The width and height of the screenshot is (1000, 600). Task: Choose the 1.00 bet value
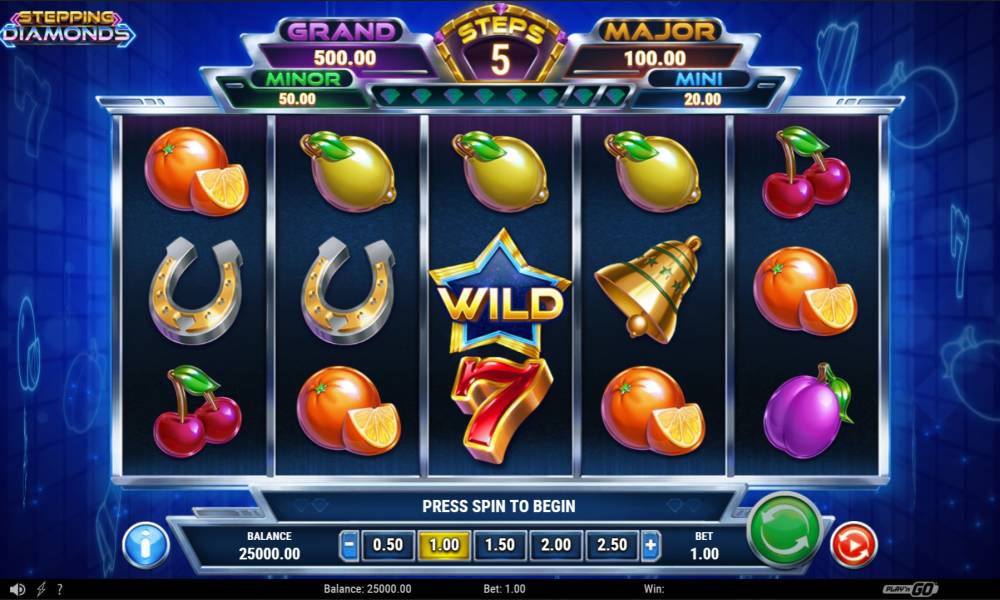pos(443,546)
